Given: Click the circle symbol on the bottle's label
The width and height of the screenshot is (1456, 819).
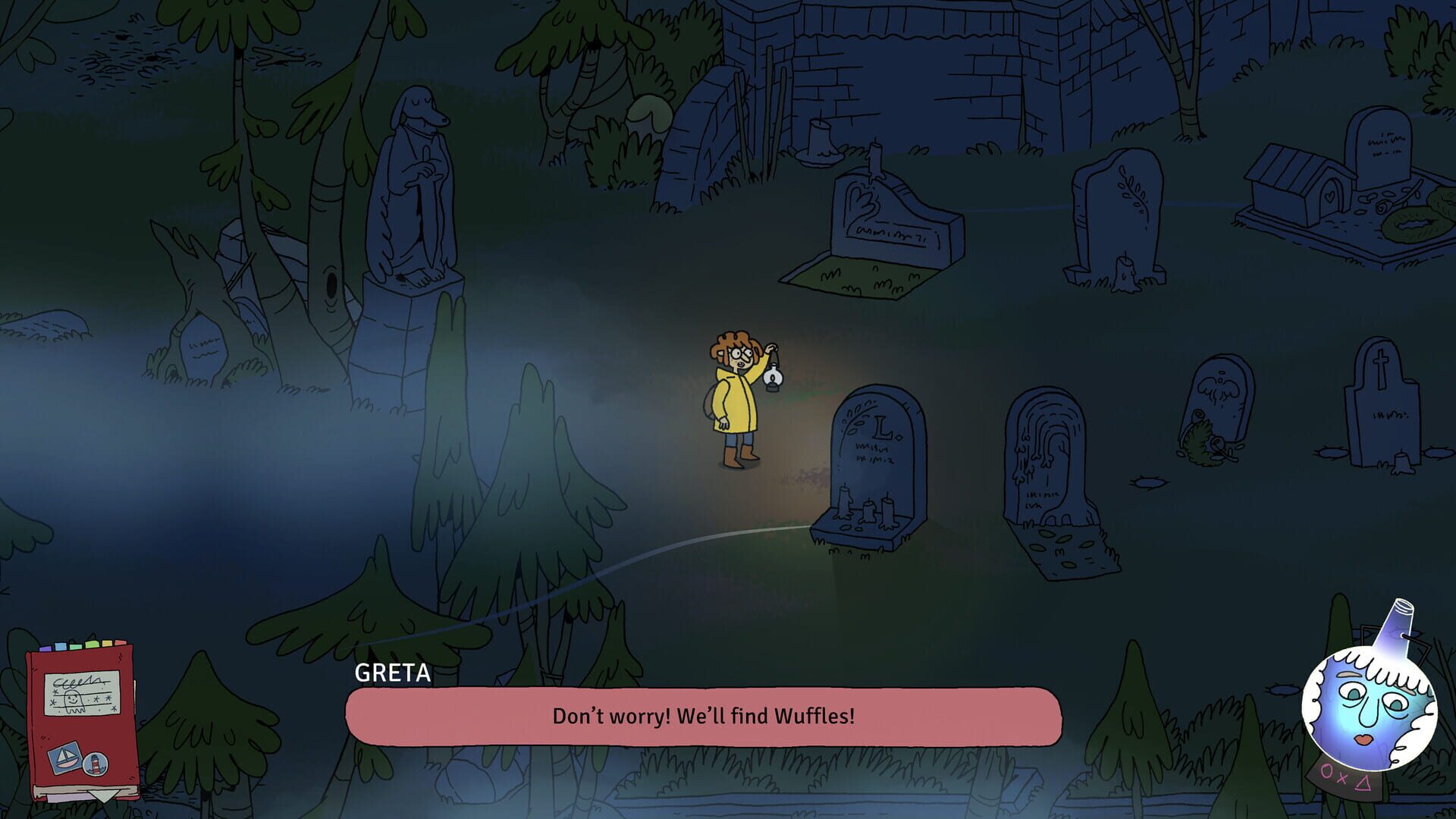Looking at the screenshot, I should (1327, 771).
